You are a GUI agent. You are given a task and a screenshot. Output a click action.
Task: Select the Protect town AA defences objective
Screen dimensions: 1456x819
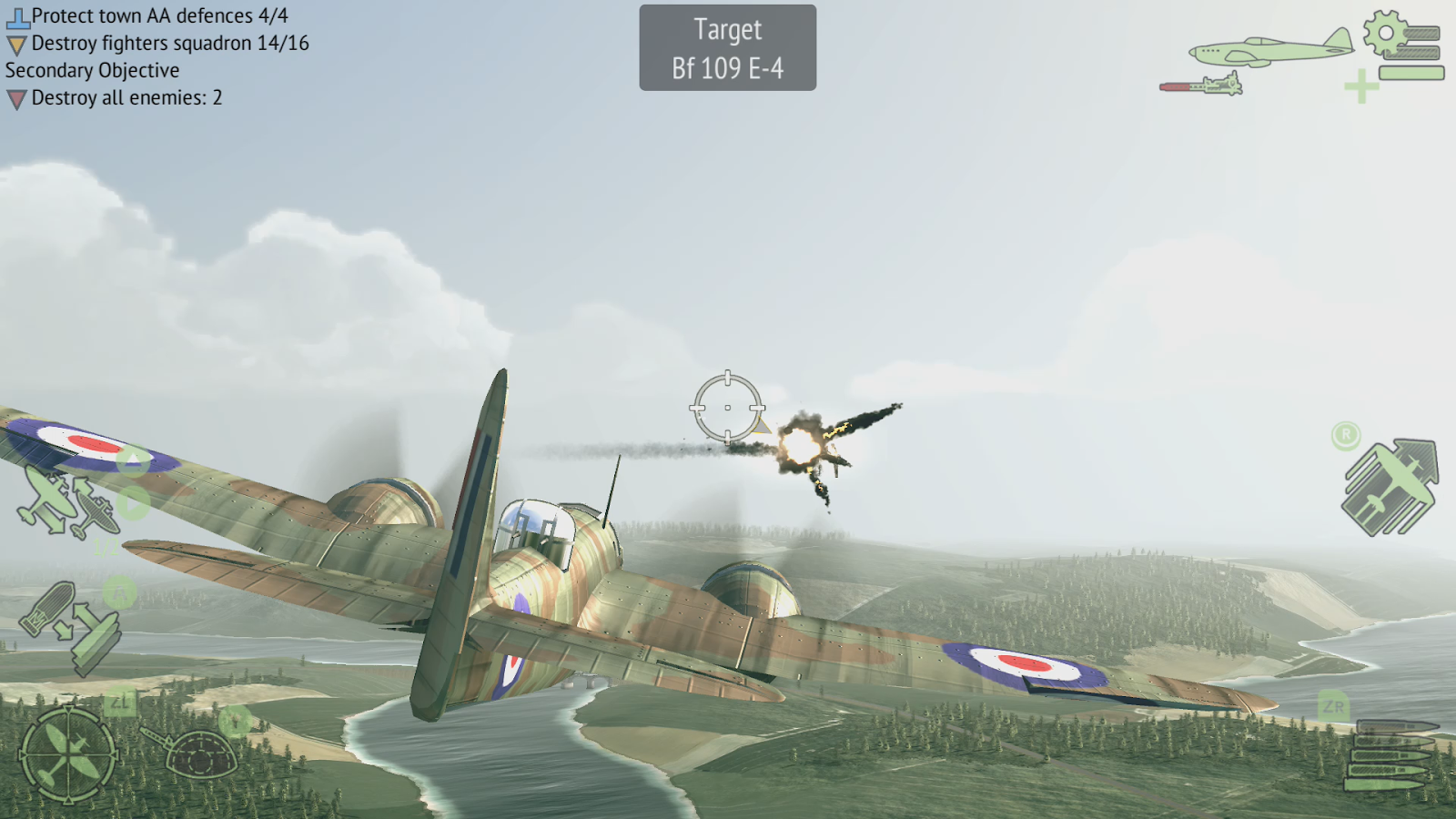click(x=158, y=16)
